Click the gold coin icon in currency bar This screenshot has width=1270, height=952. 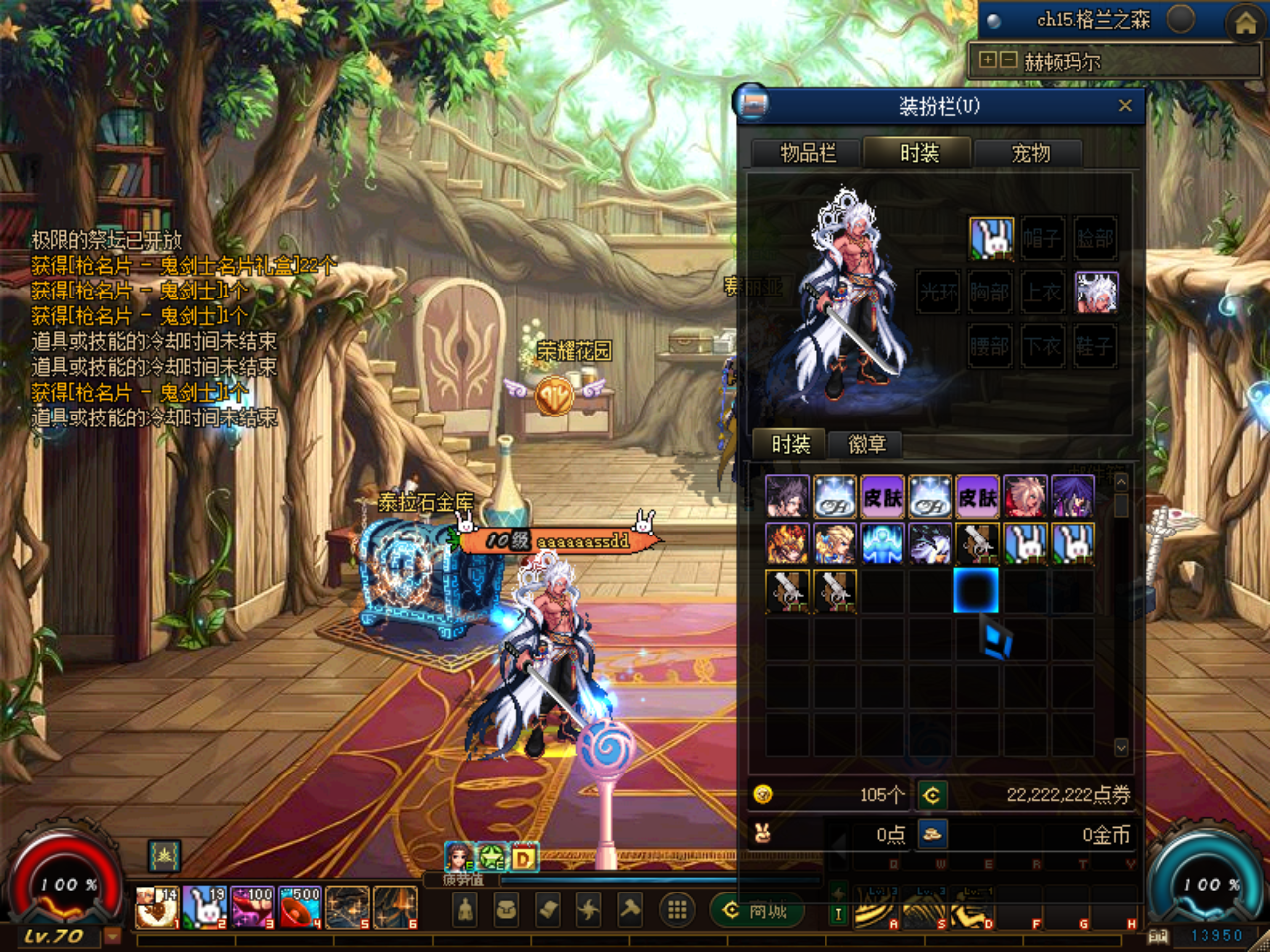[x=763, y=794]
